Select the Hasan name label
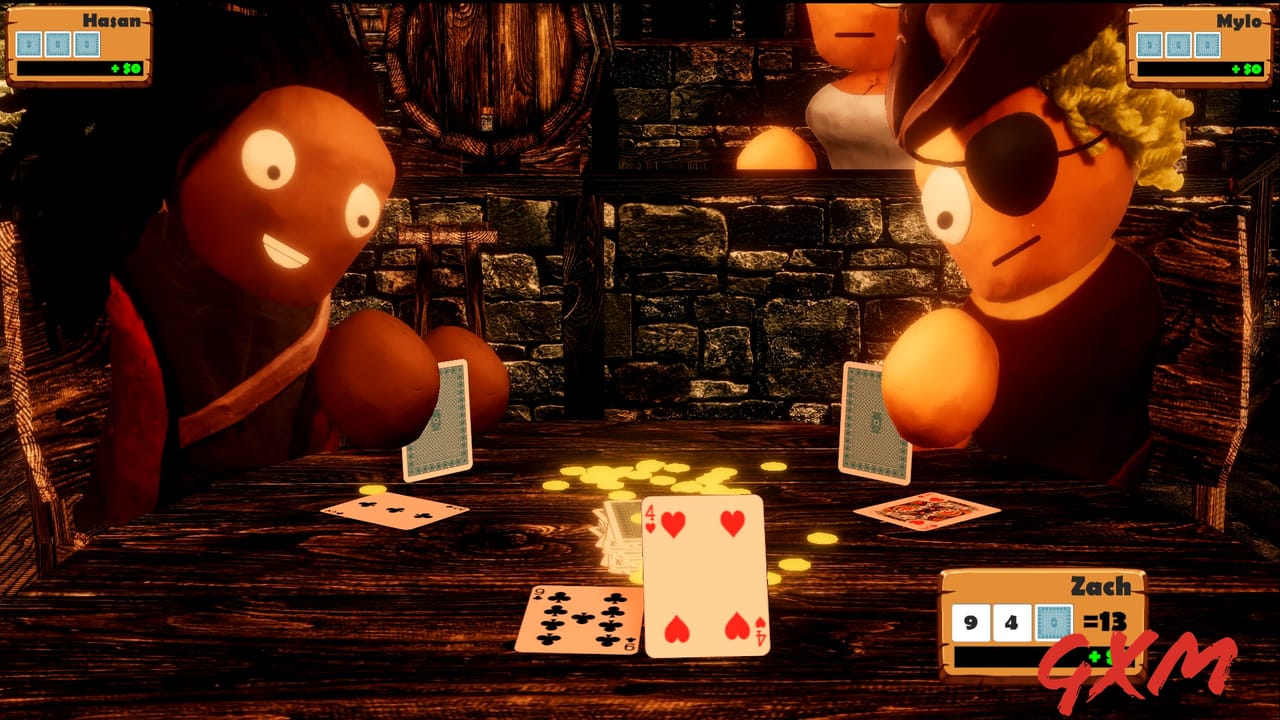This screenshot has height=720, width=1280. (112, 18)
